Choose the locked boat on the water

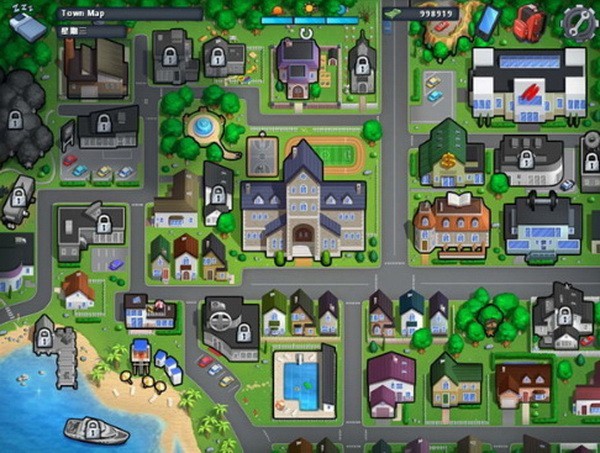click(96, 430)
